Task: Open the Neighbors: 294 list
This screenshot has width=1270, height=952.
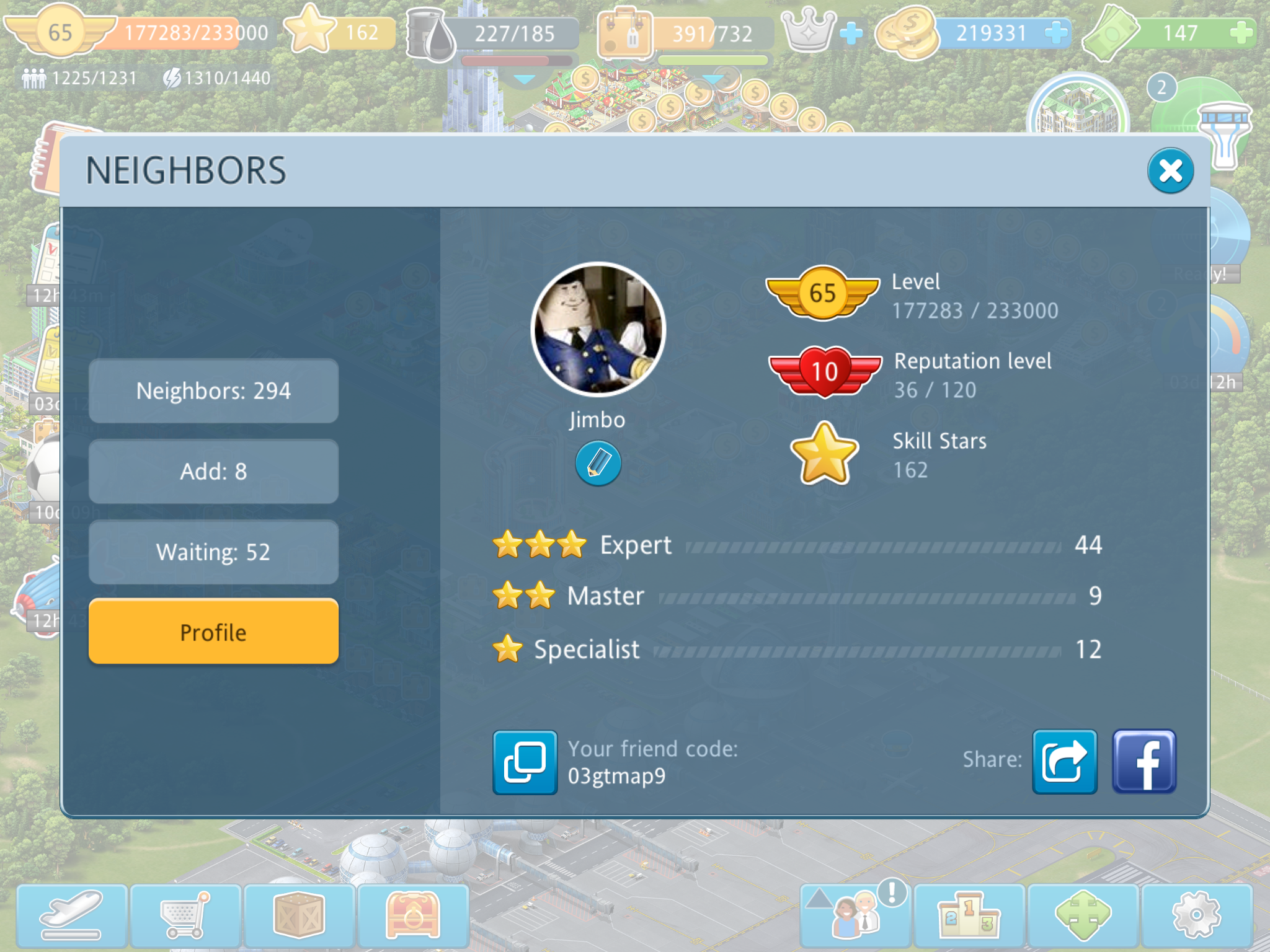Action: 213,391
